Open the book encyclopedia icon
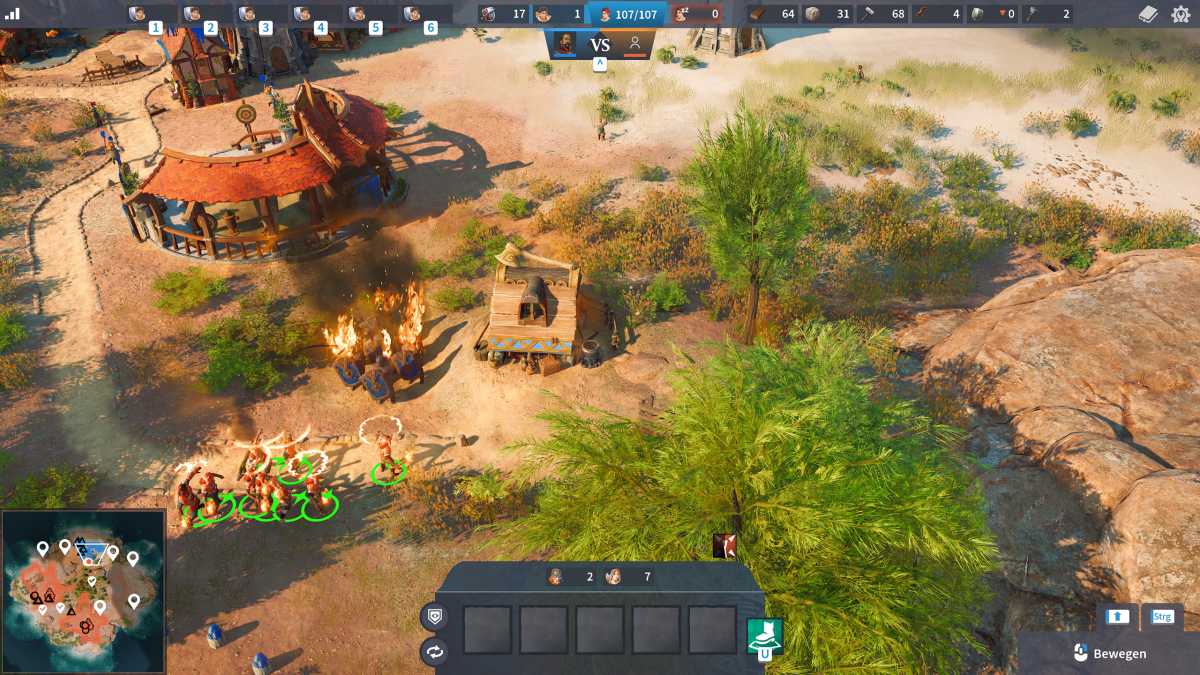The height and width of the screenshot is (675, 1200). (1148, 14)
